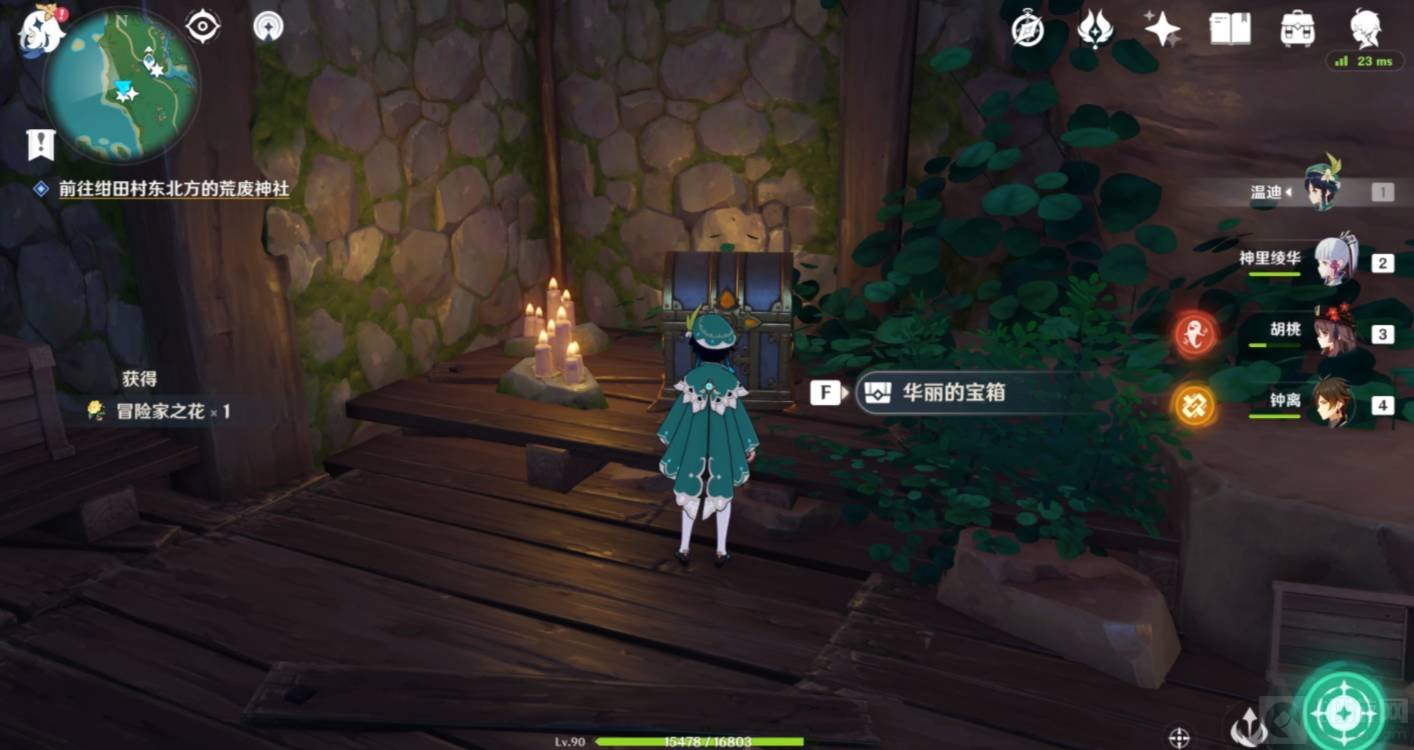
Task: Toggle the elemental sight eye icon
Action: [203, 27]
